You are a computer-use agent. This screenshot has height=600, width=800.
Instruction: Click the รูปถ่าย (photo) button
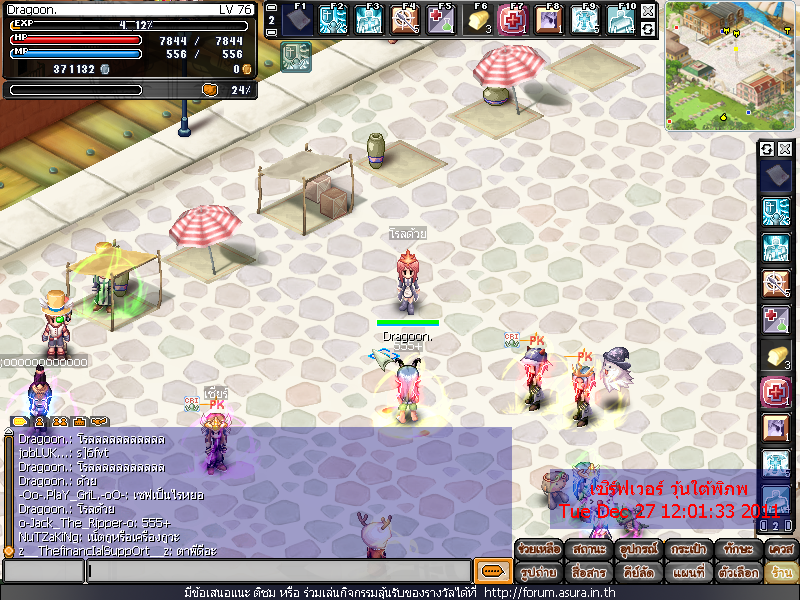538,574
